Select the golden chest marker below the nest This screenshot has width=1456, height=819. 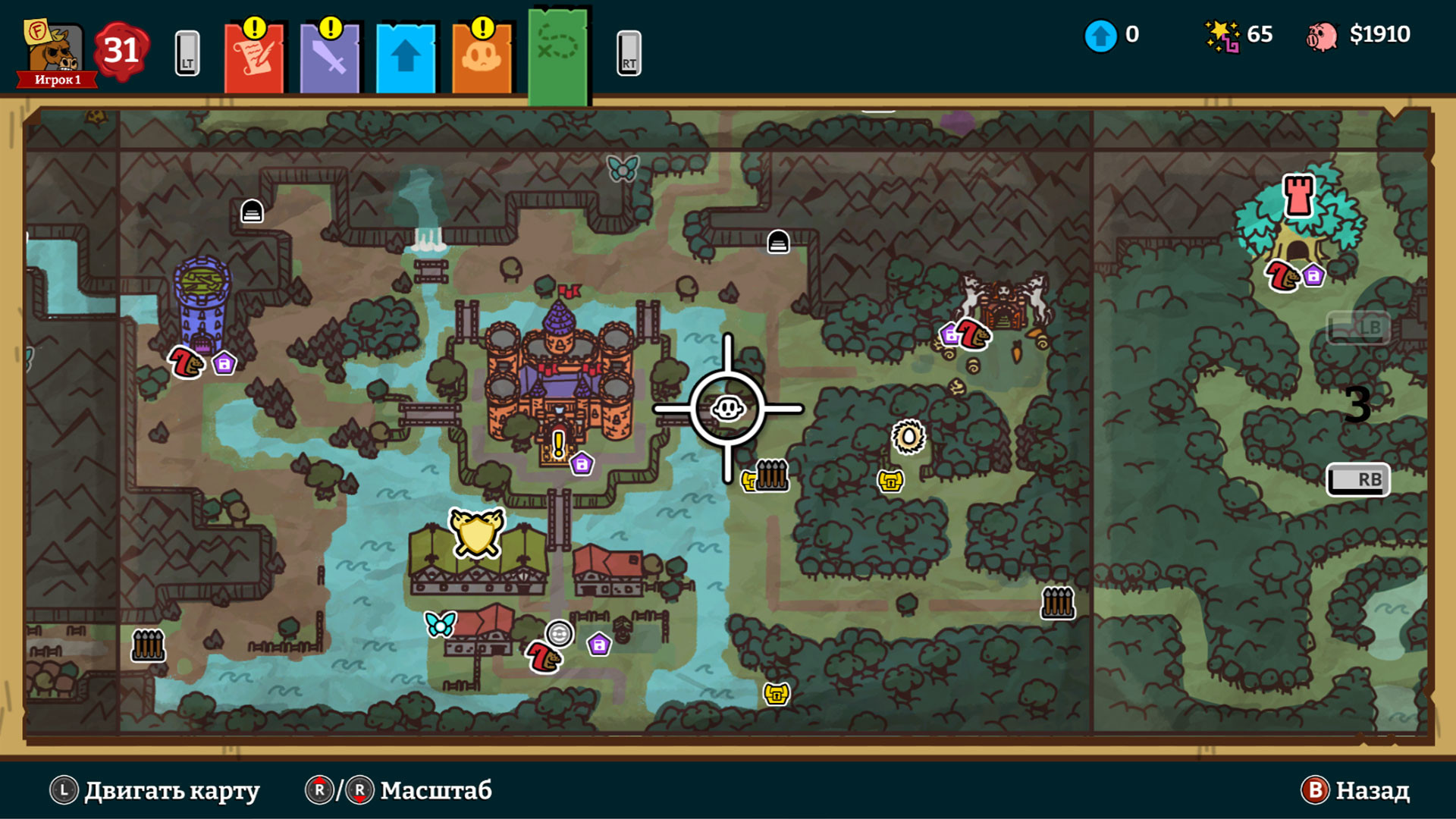click(890, 481)
